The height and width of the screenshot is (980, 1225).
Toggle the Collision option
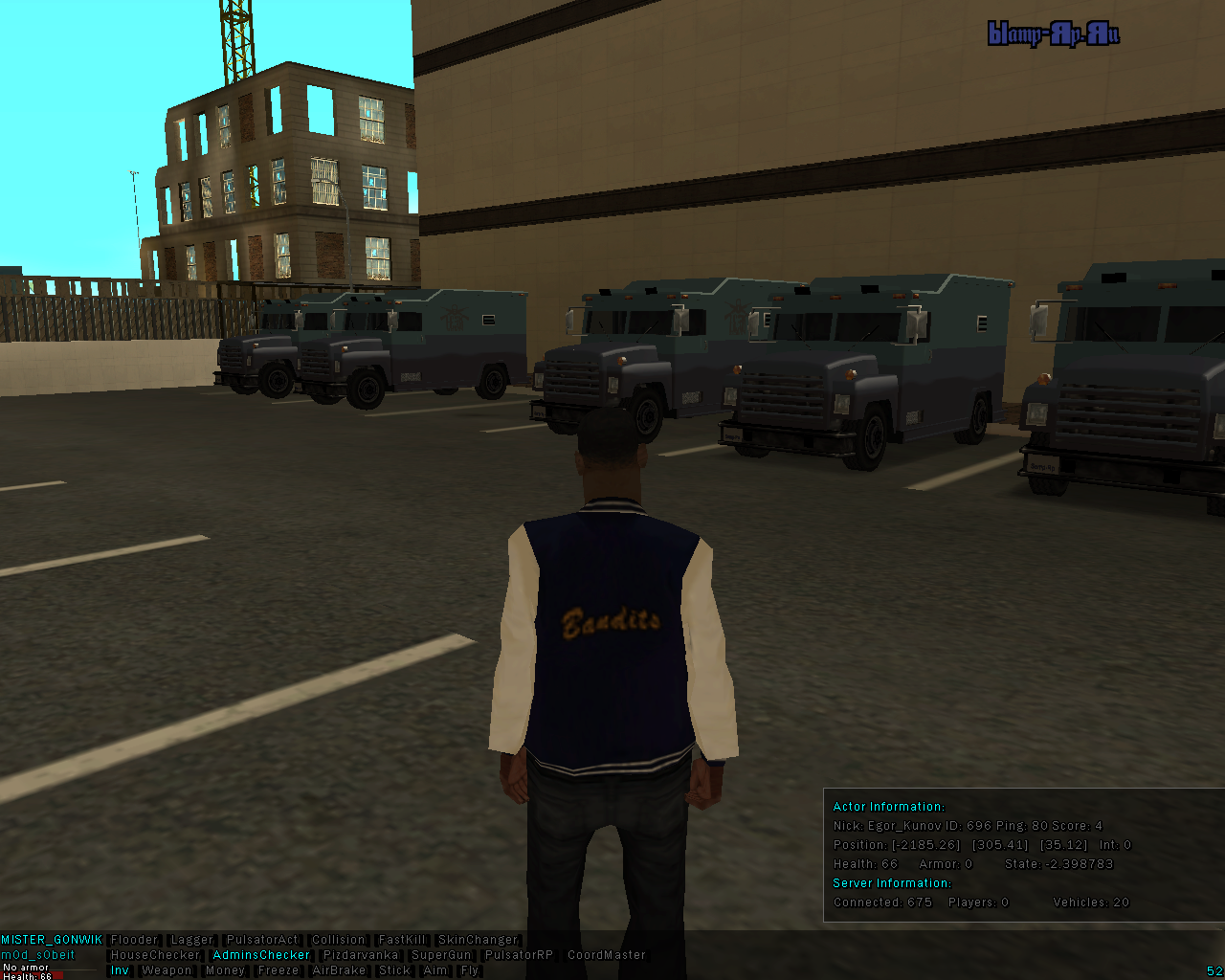pos(338,940)
